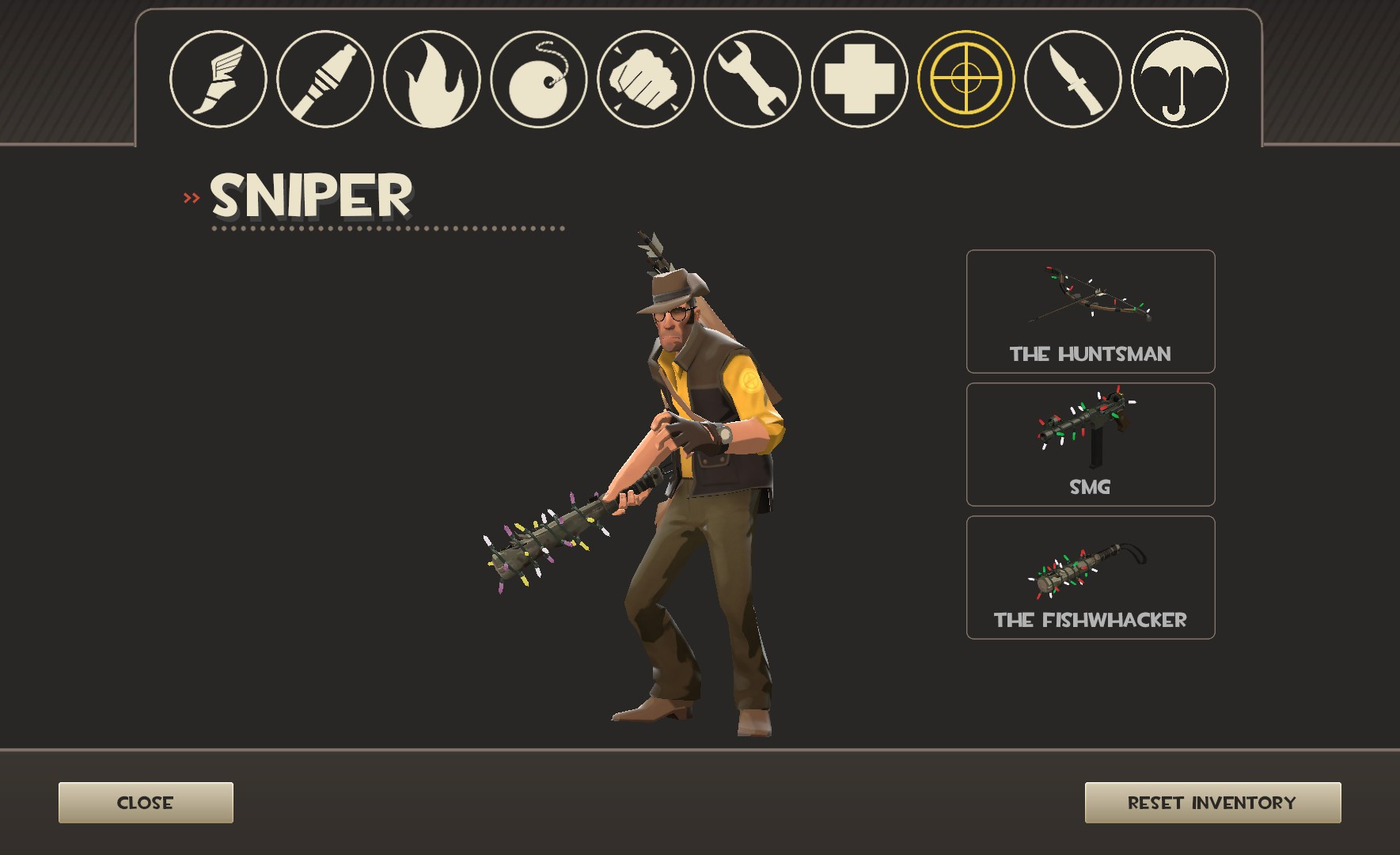Click the Close button
This screenshot has height=855, width=1400.
[145, 802]
